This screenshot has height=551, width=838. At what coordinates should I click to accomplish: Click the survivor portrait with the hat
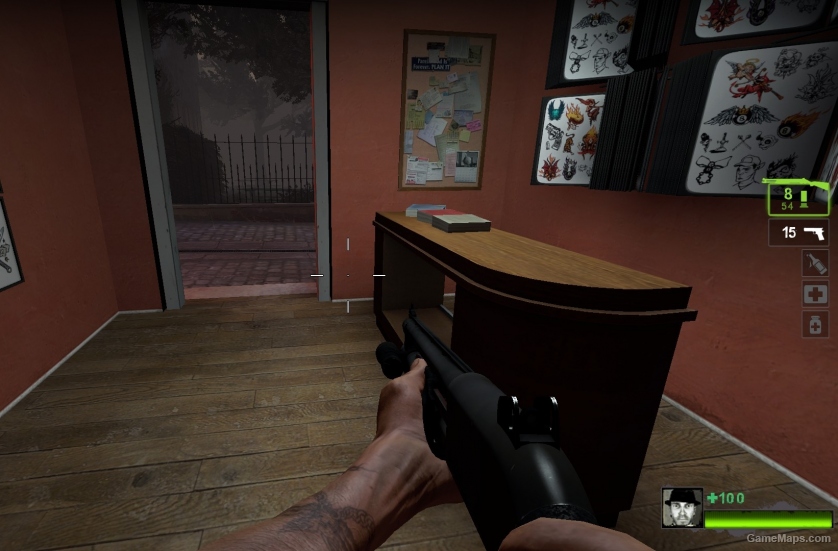pyautogui.click(x=682, y=508)
